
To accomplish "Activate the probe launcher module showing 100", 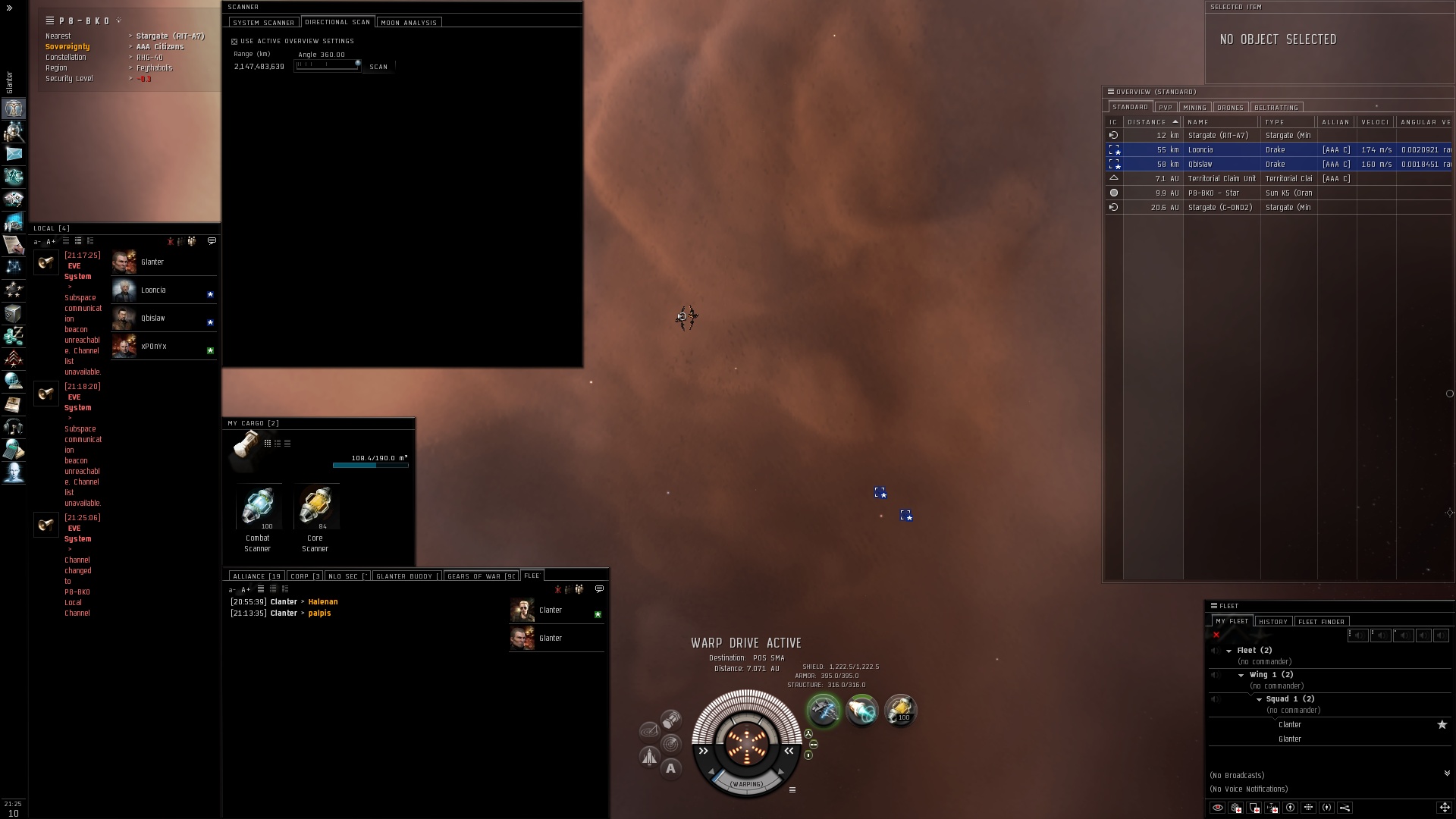I will [900, 711].
